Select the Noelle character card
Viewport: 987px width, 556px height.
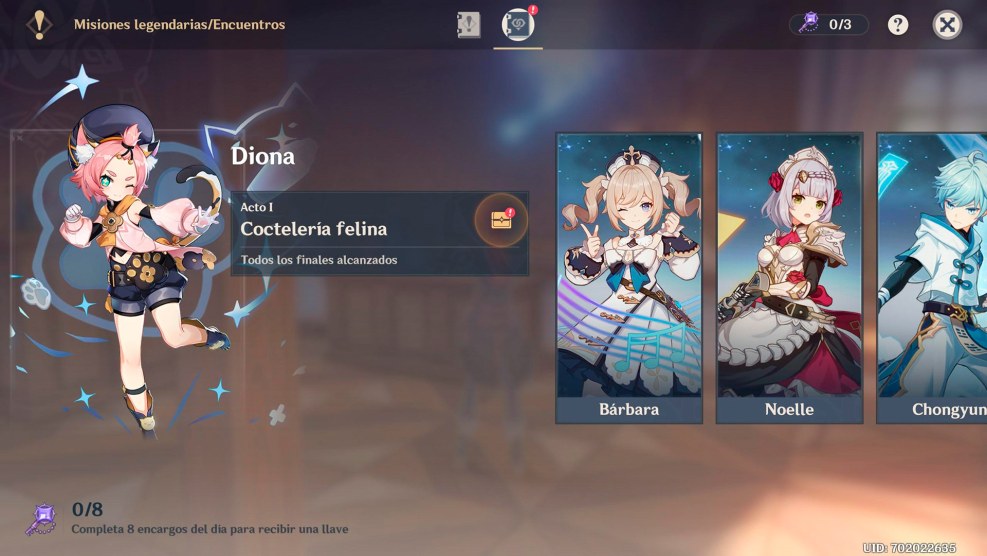789,278
